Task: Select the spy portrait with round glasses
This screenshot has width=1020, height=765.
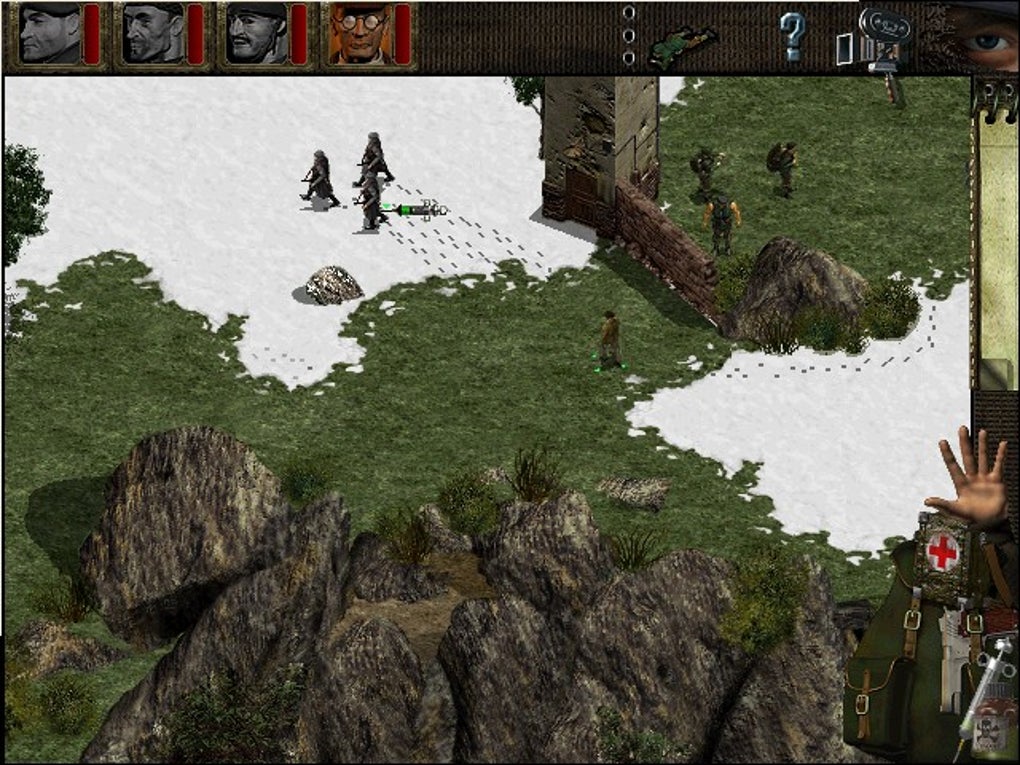Action: coord(361,33)
